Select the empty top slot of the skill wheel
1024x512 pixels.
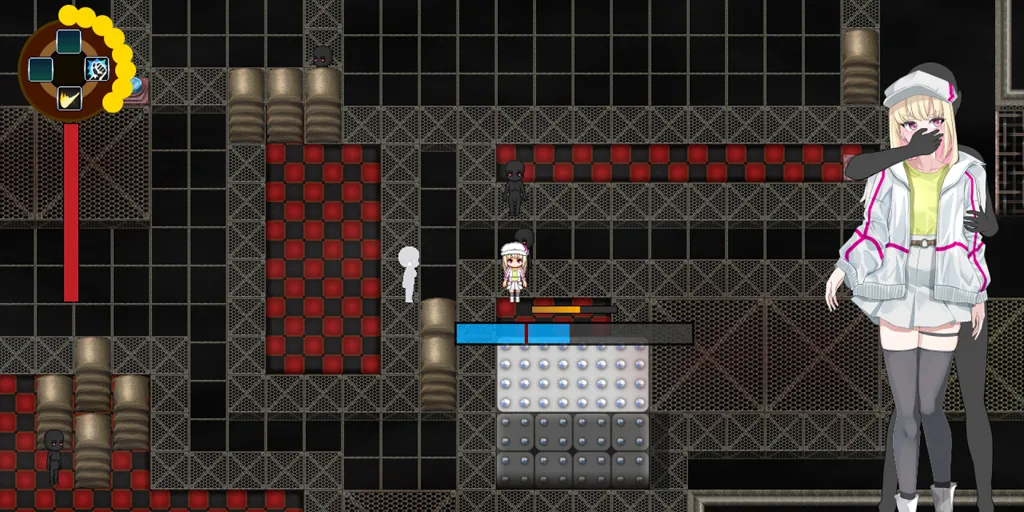coord(68,41)
